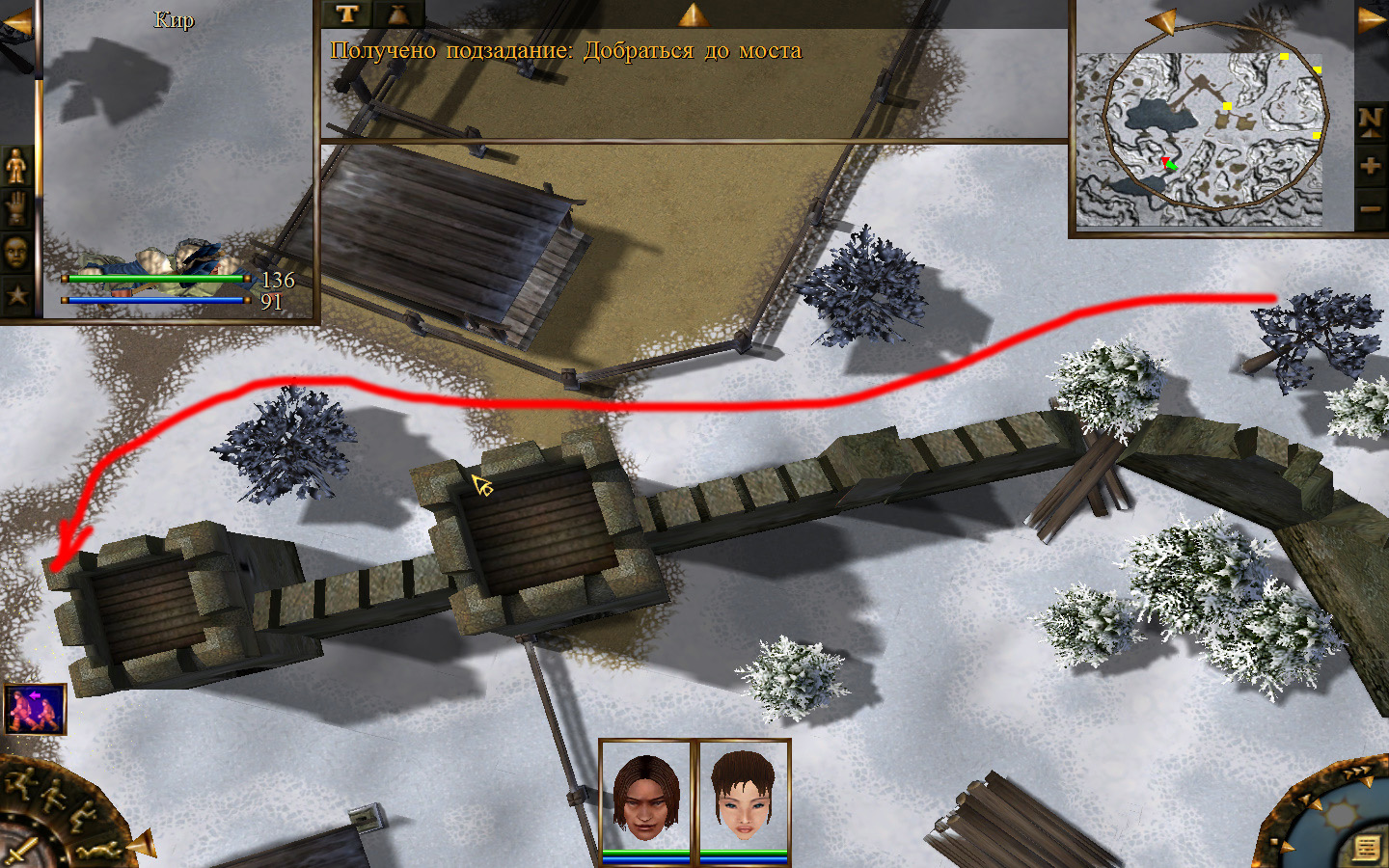Open the star icon panel

coord(16,294)
